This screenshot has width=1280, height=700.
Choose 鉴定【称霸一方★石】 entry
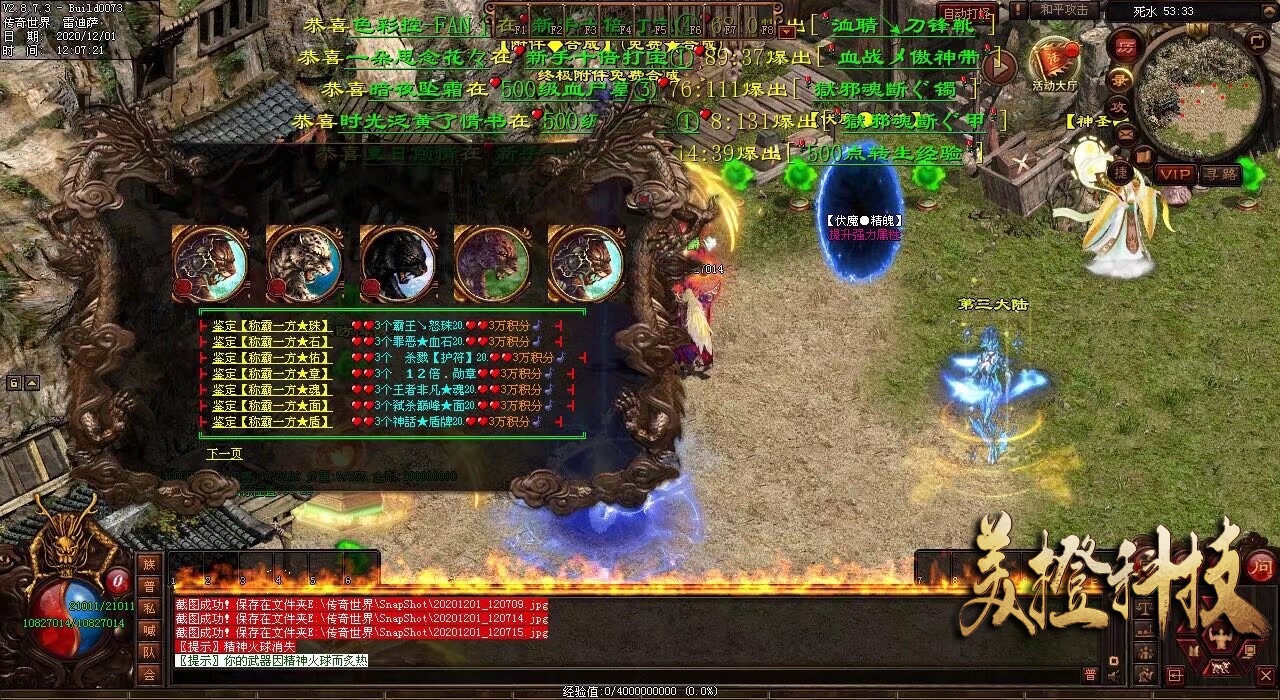click(271, 342)
